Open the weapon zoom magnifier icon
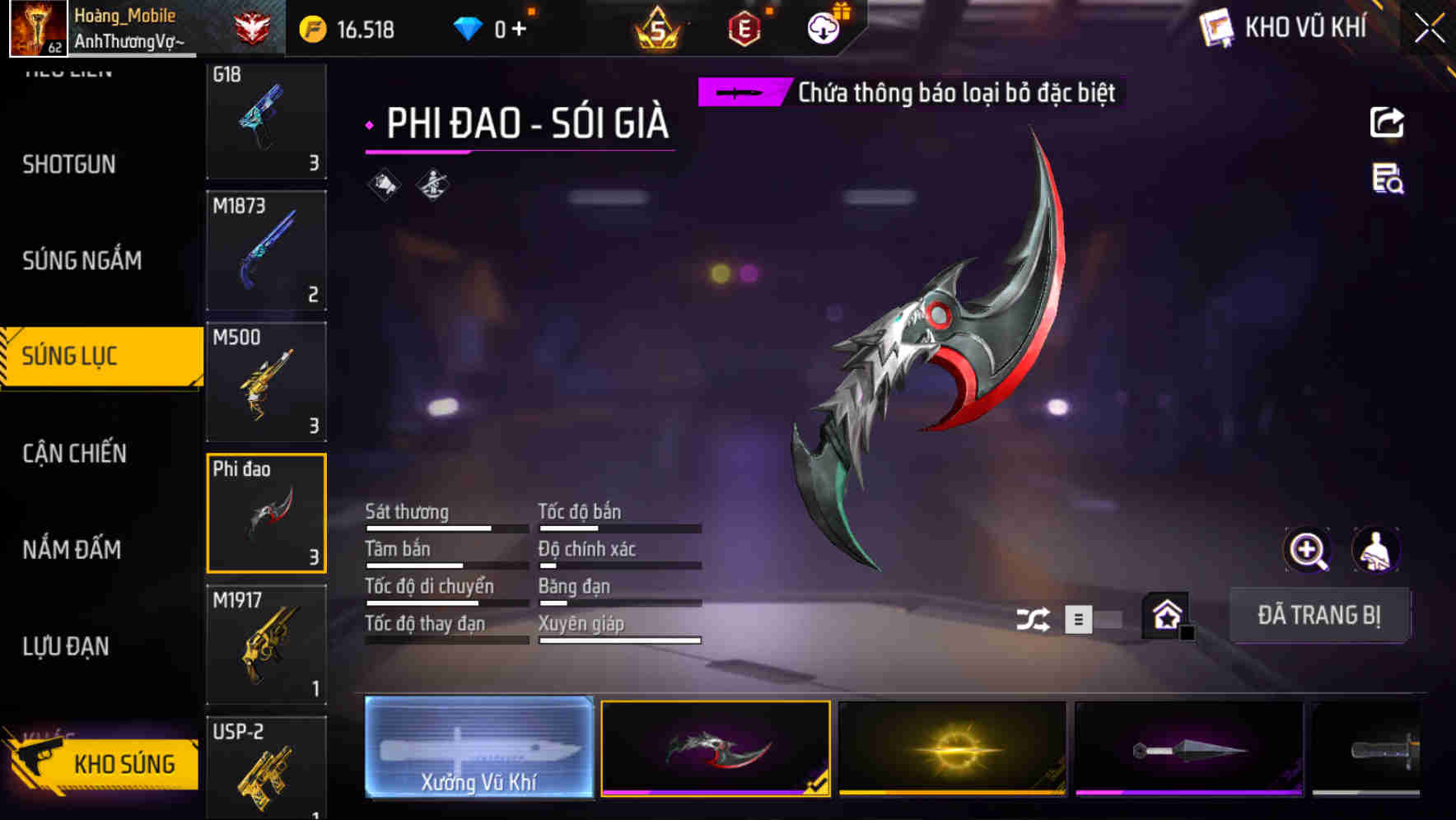The image size is (1456, 820). click(1308, 549)
